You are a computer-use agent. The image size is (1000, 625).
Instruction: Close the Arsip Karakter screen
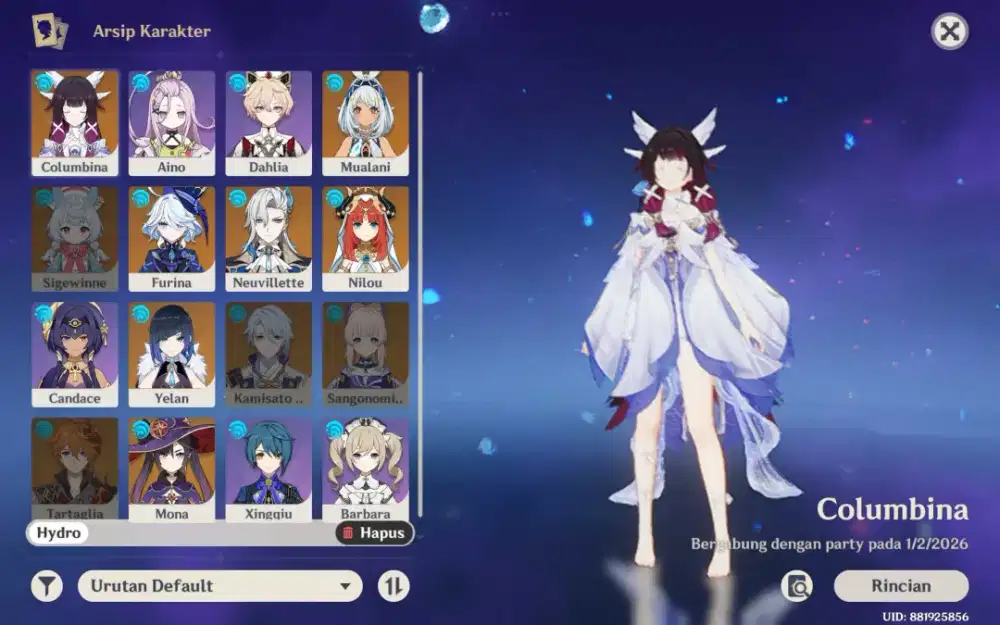[949, 32]
